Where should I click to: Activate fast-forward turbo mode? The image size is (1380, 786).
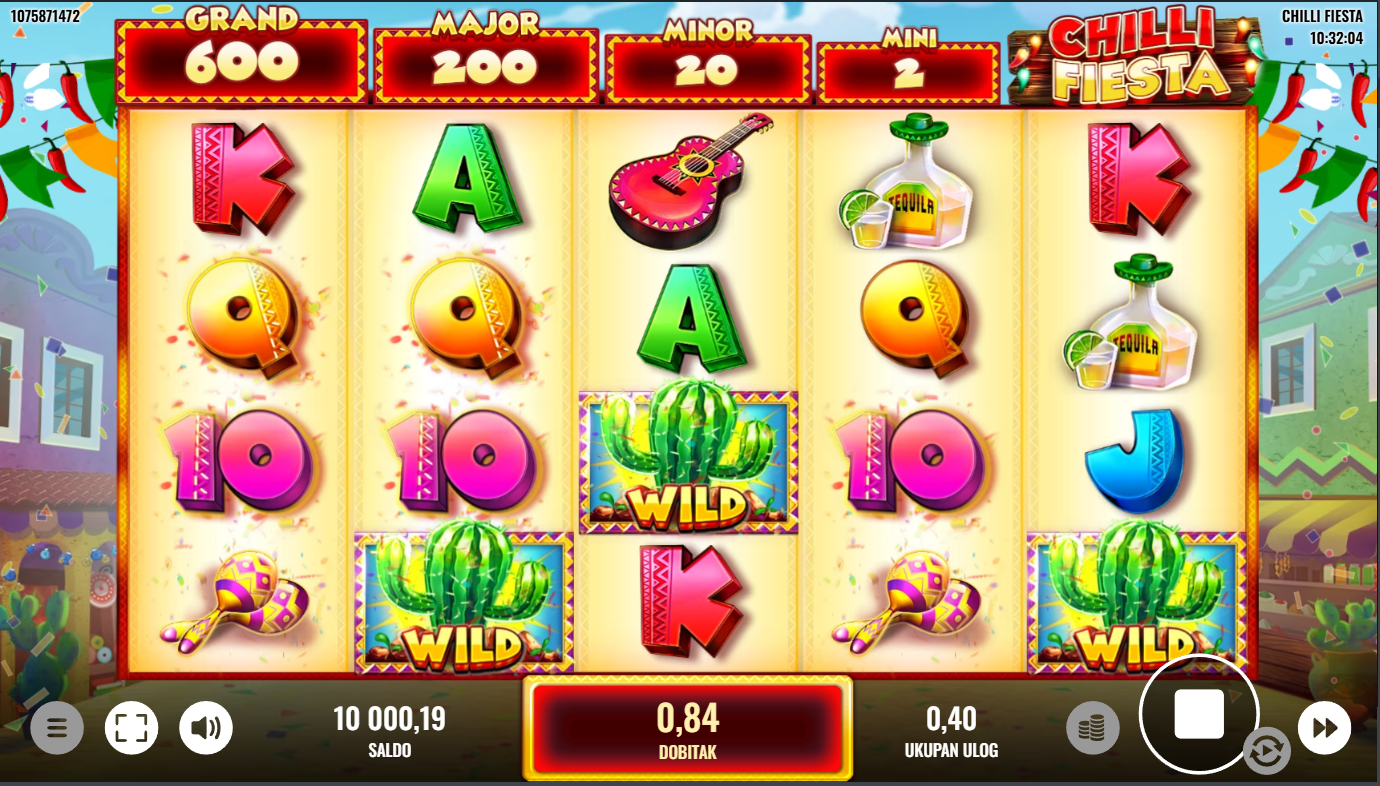(x=1324, y=728)
